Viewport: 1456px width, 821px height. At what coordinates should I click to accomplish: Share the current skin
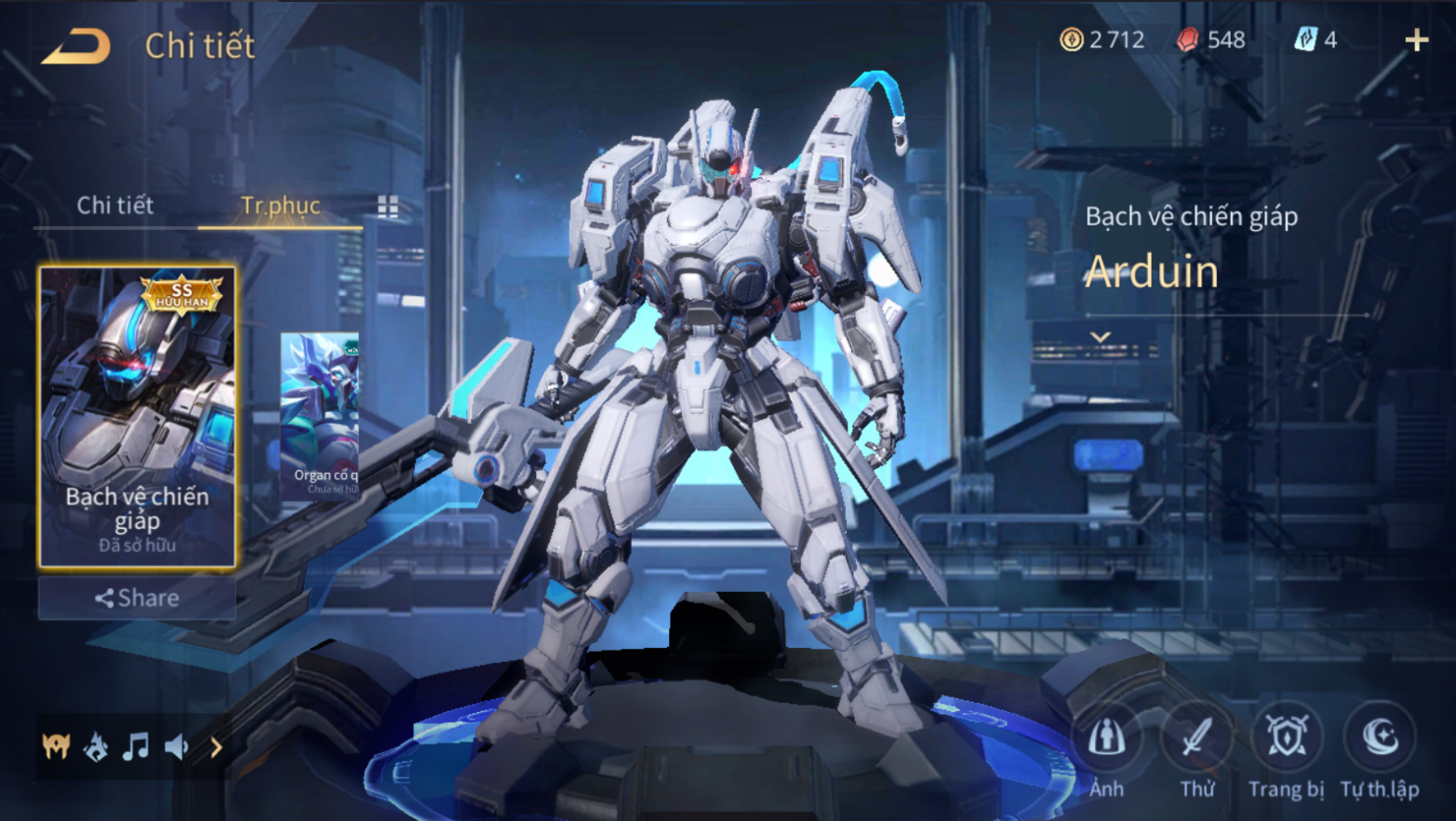pyautogui.click(x=137, y=598)
